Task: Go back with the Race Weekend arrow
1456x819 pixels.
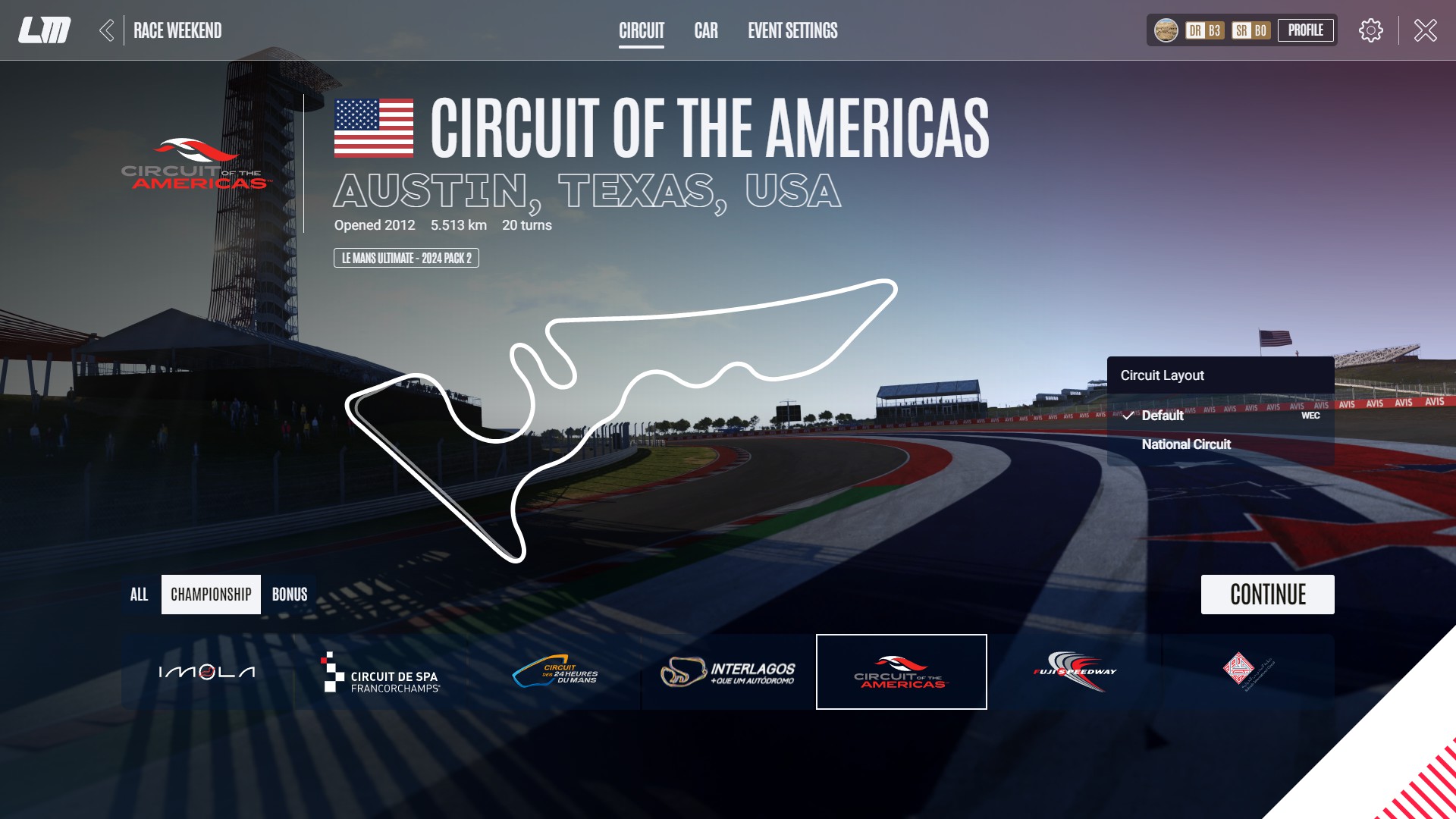Action: (108, 30)
